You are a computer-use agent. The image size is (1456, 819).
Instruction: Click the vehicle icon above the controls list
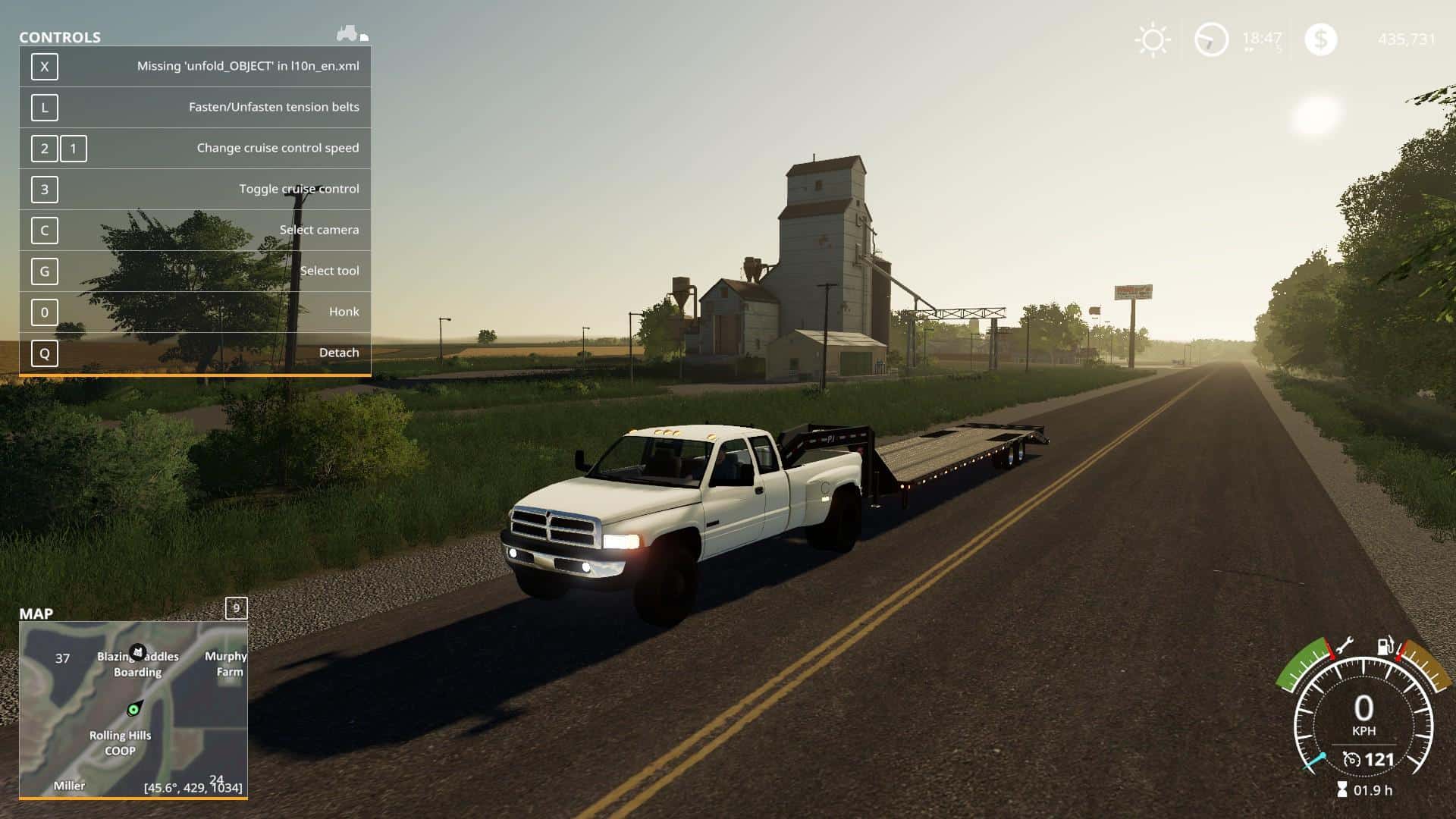pyautogui.click(x=348, y=33)
